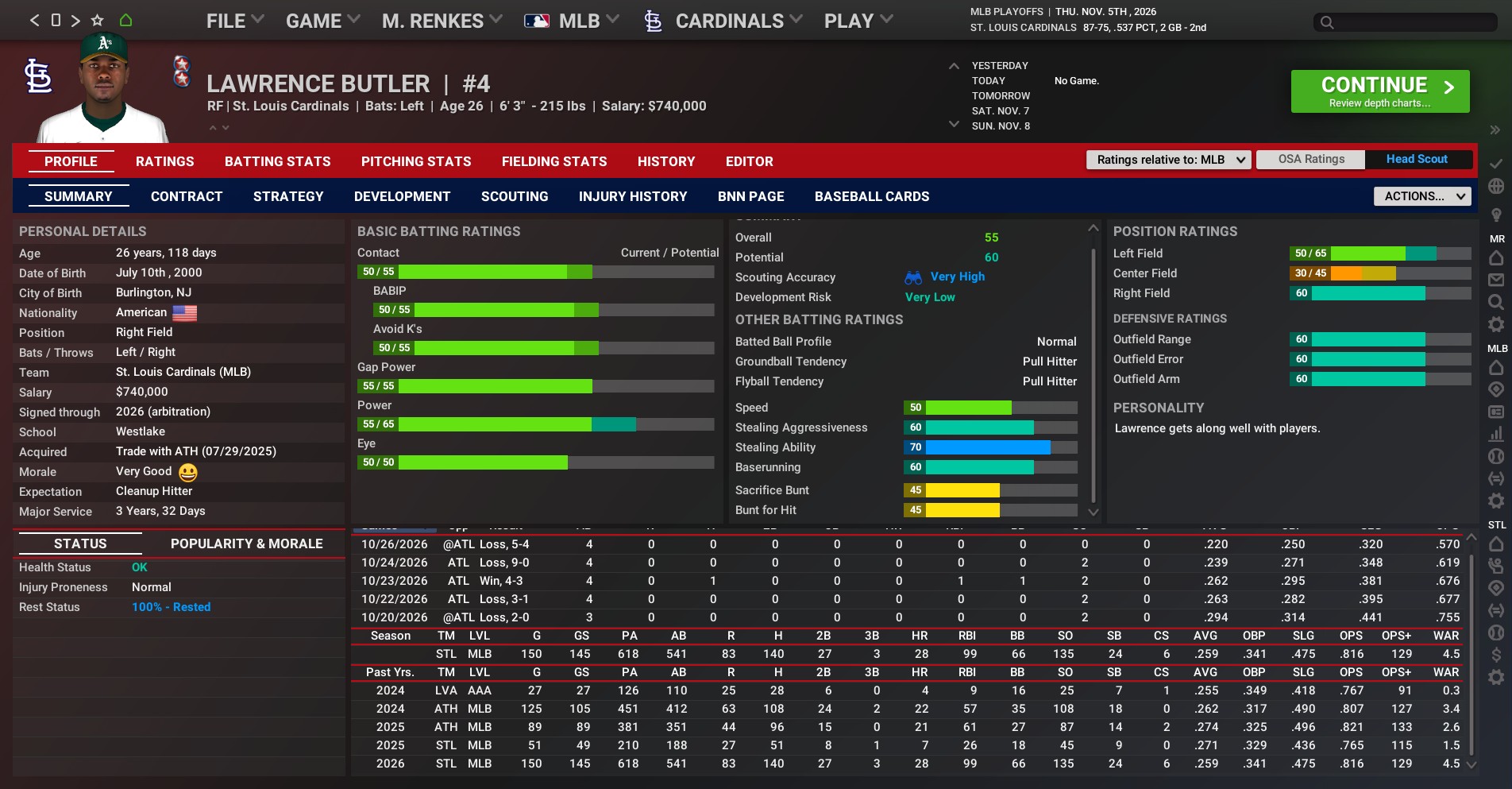
Task: Open the FILE menu
Action: [x=234, y=21]
